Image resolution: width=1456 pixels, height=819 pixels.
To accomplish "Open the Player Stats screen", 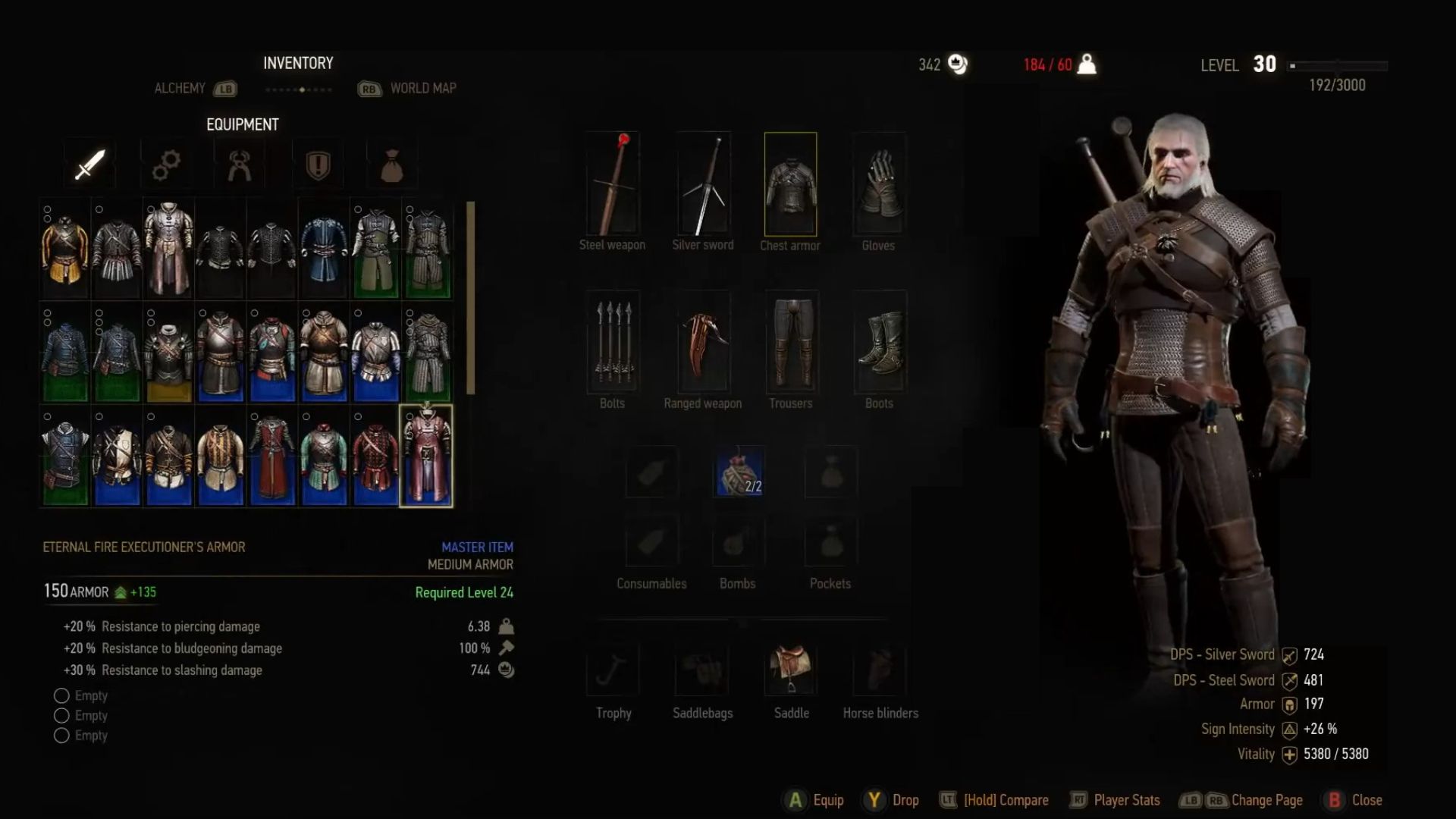I will 1127,799.
